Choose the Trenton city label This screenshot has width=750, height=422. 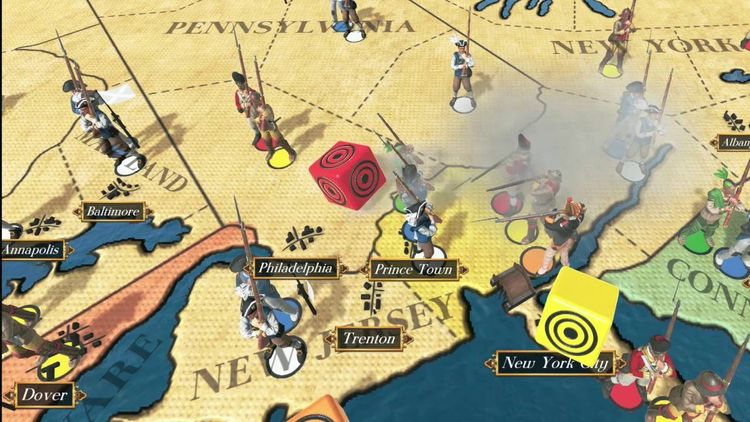[x=369, y=339]
